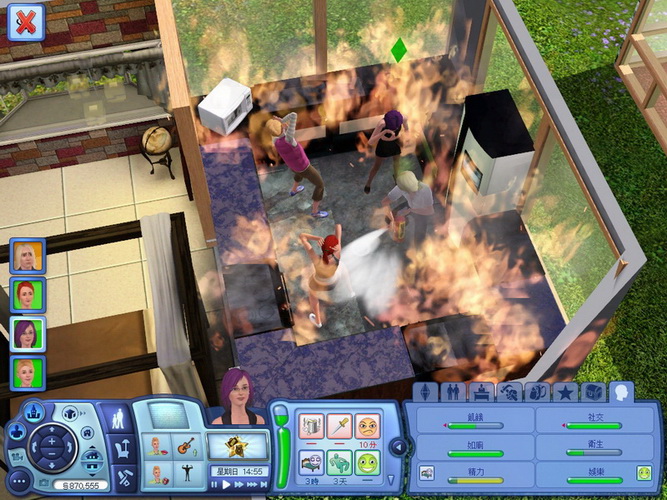Open the relationships tab with two figures
Image resolution: width=667 pixels, height=500 pixels.
452,392
